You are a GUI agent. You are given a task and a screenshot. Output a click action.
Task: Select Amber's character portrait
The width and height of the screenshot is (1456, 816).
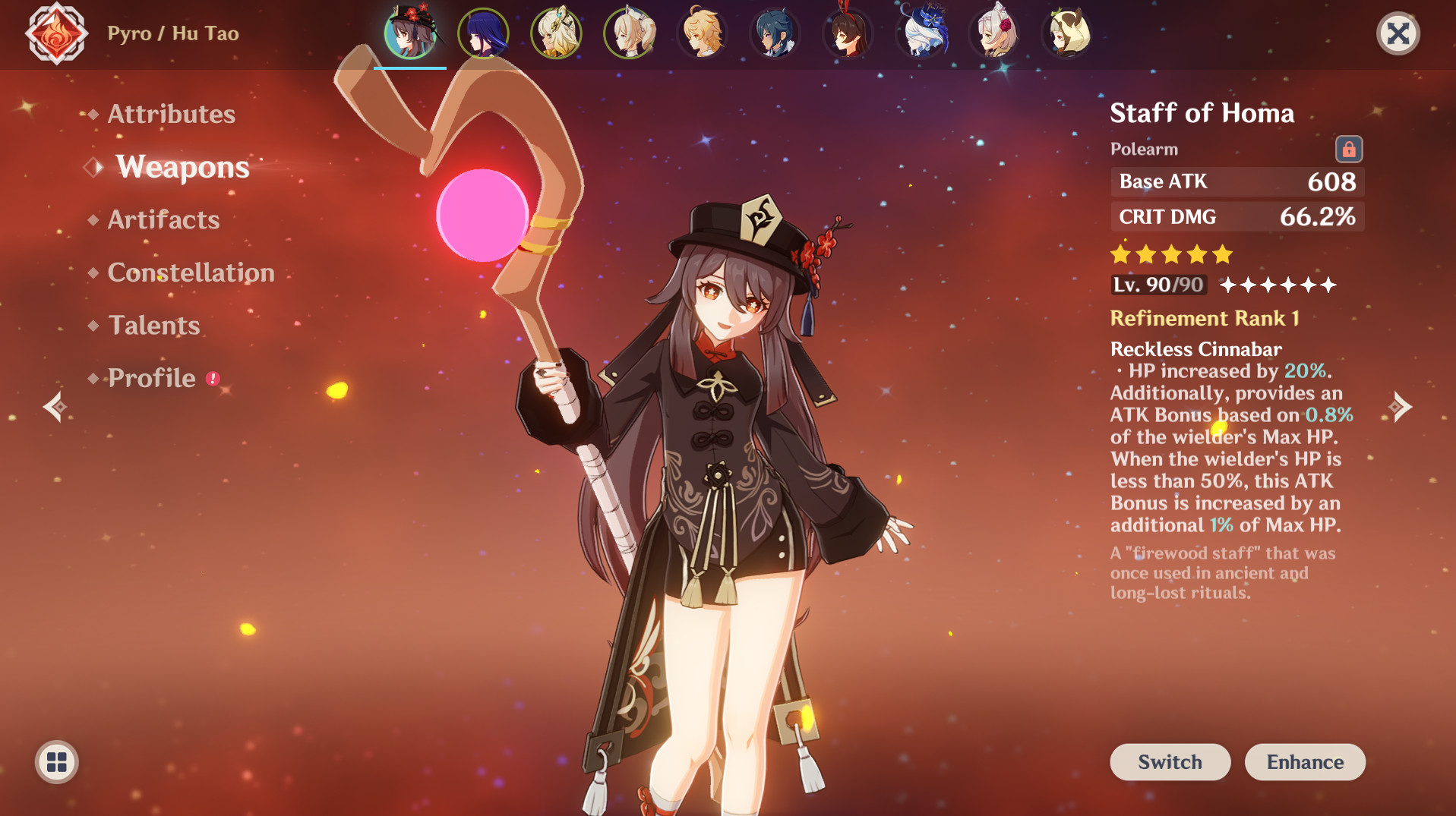pos(848,34)
